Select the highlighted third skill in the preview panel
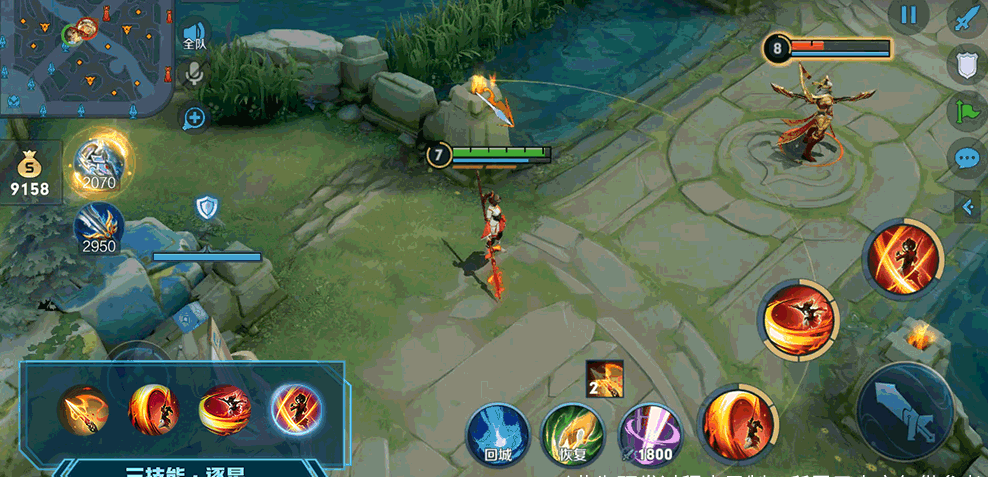This screenshot has height=477, width=988. (295, 409)
